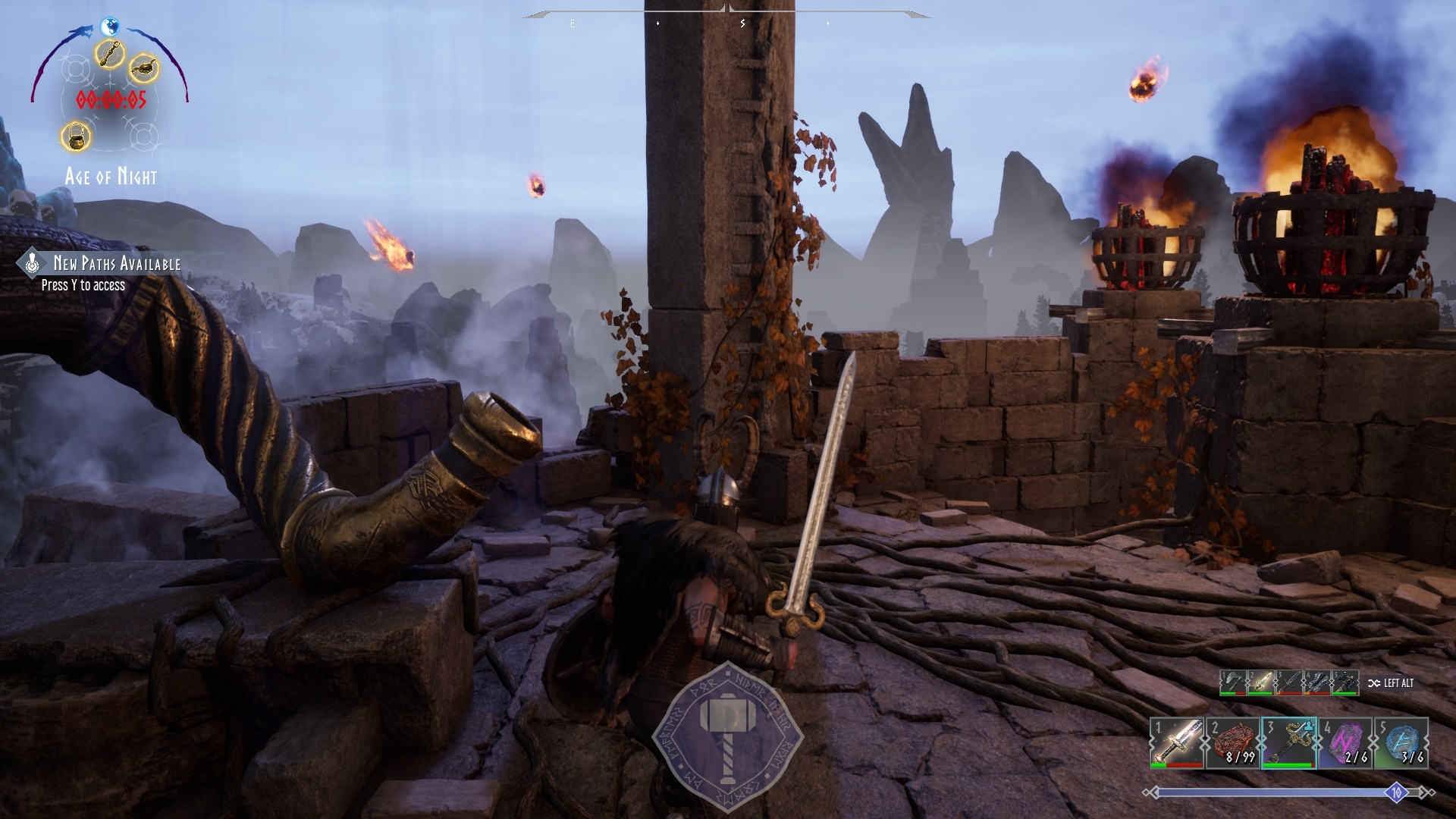Click the golden cauldron objective icon

point(76,136)
